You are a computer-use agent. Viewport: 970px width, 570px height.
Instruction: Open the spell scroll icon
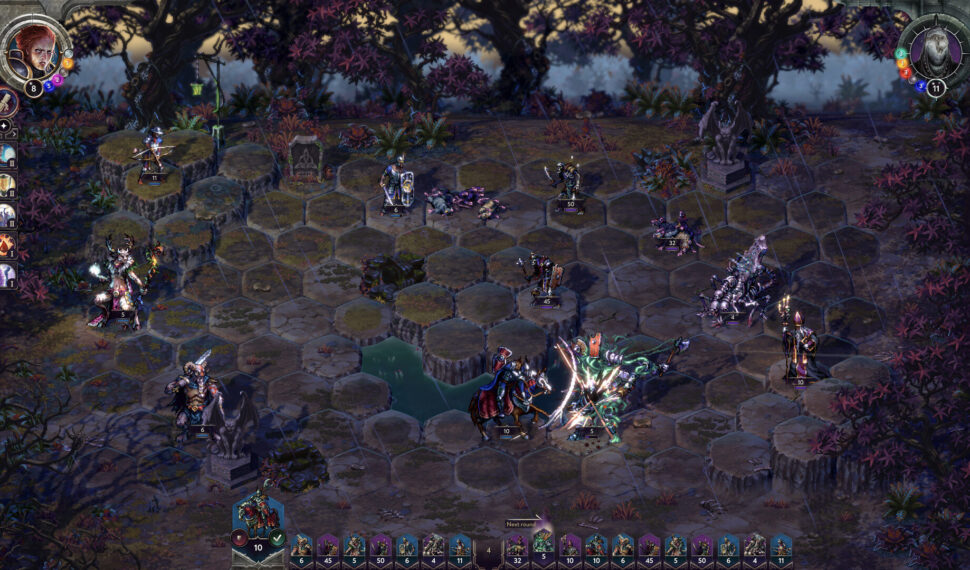(7, 104)
